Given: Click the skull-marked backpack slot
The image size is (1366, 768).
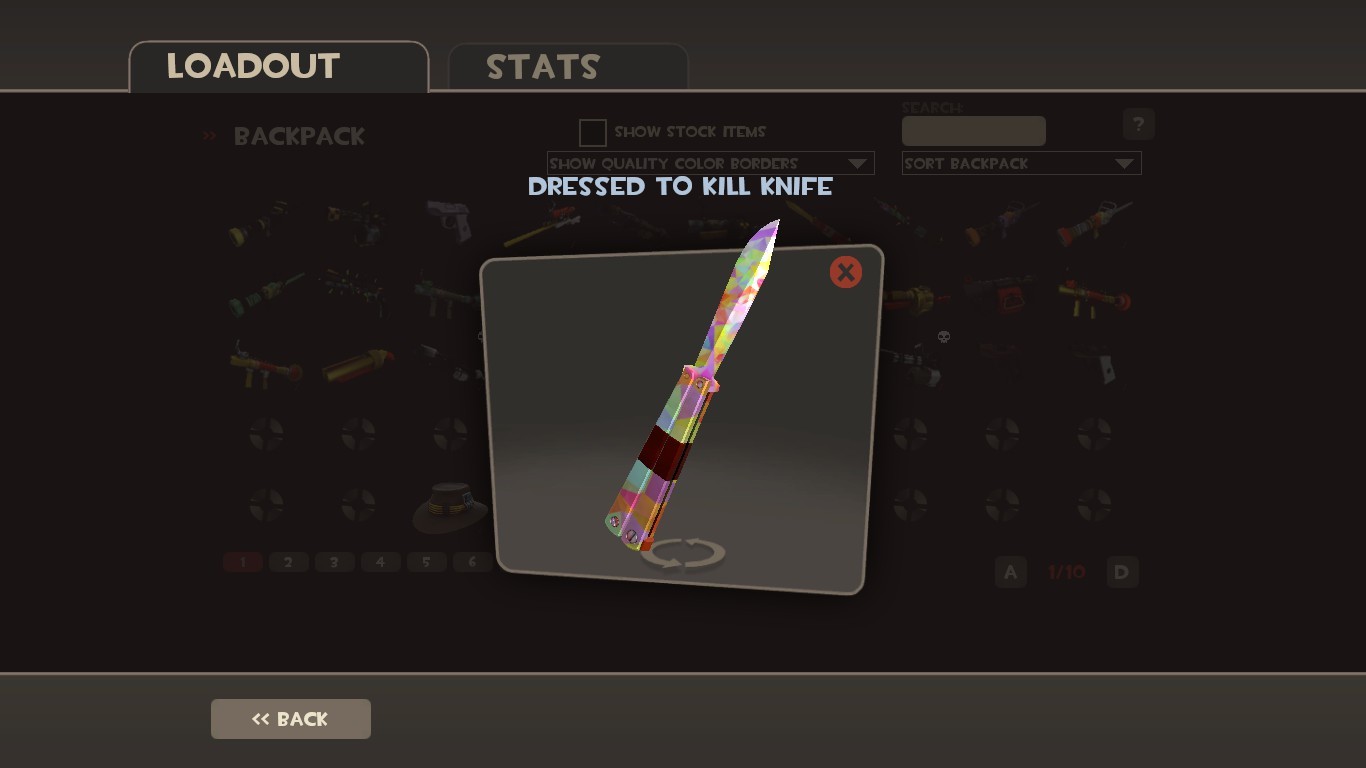Looking at the screenshot, I should pyautogui.click(x=943, y=338).
